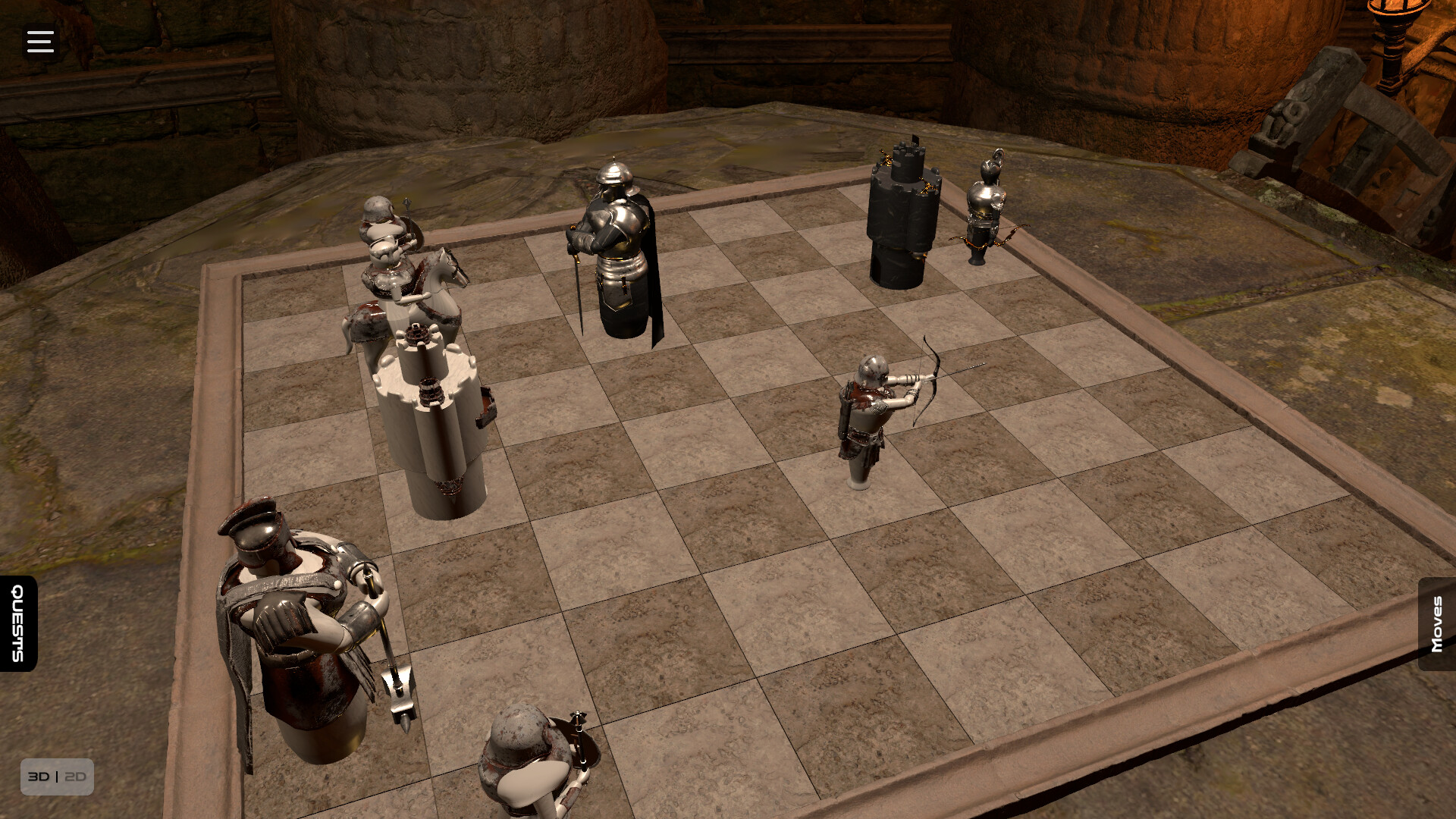The height and width of the screenshot is (819, 1456).
Task: Toggle the view mode switcher
Action: [x=57, y=776]
